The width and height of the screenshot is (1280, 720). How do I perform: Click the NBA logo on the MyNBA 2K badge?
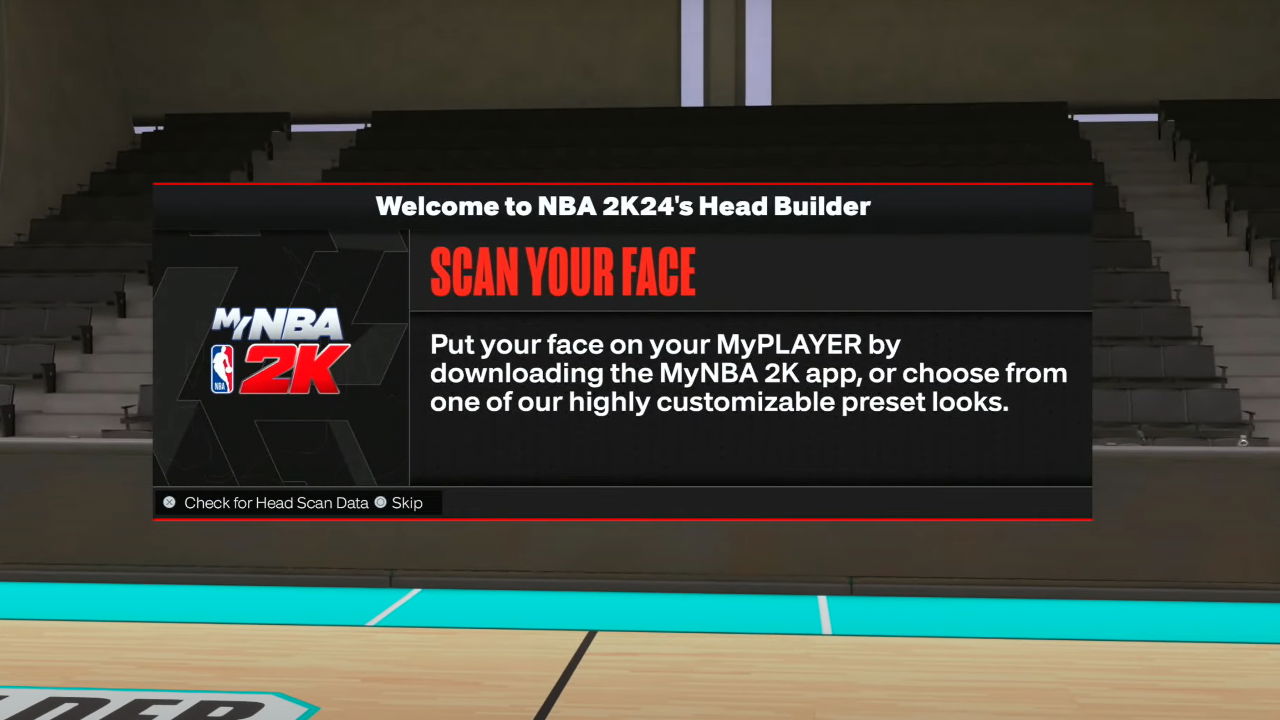pos(221,370)
